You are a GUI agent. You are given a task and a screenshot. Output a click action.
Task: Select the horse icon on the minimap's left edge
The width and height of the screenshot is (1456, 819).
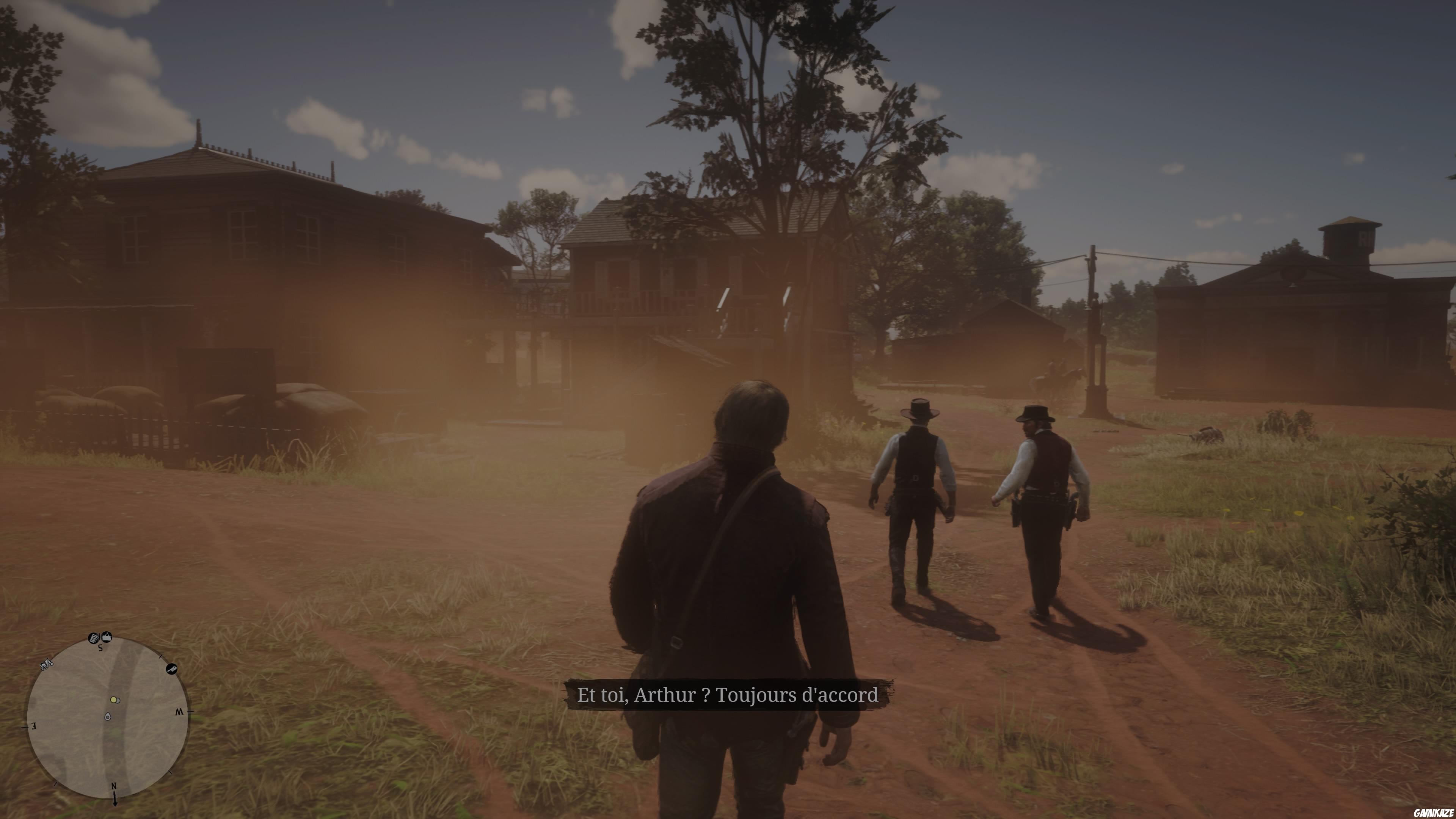pos(46,665)
